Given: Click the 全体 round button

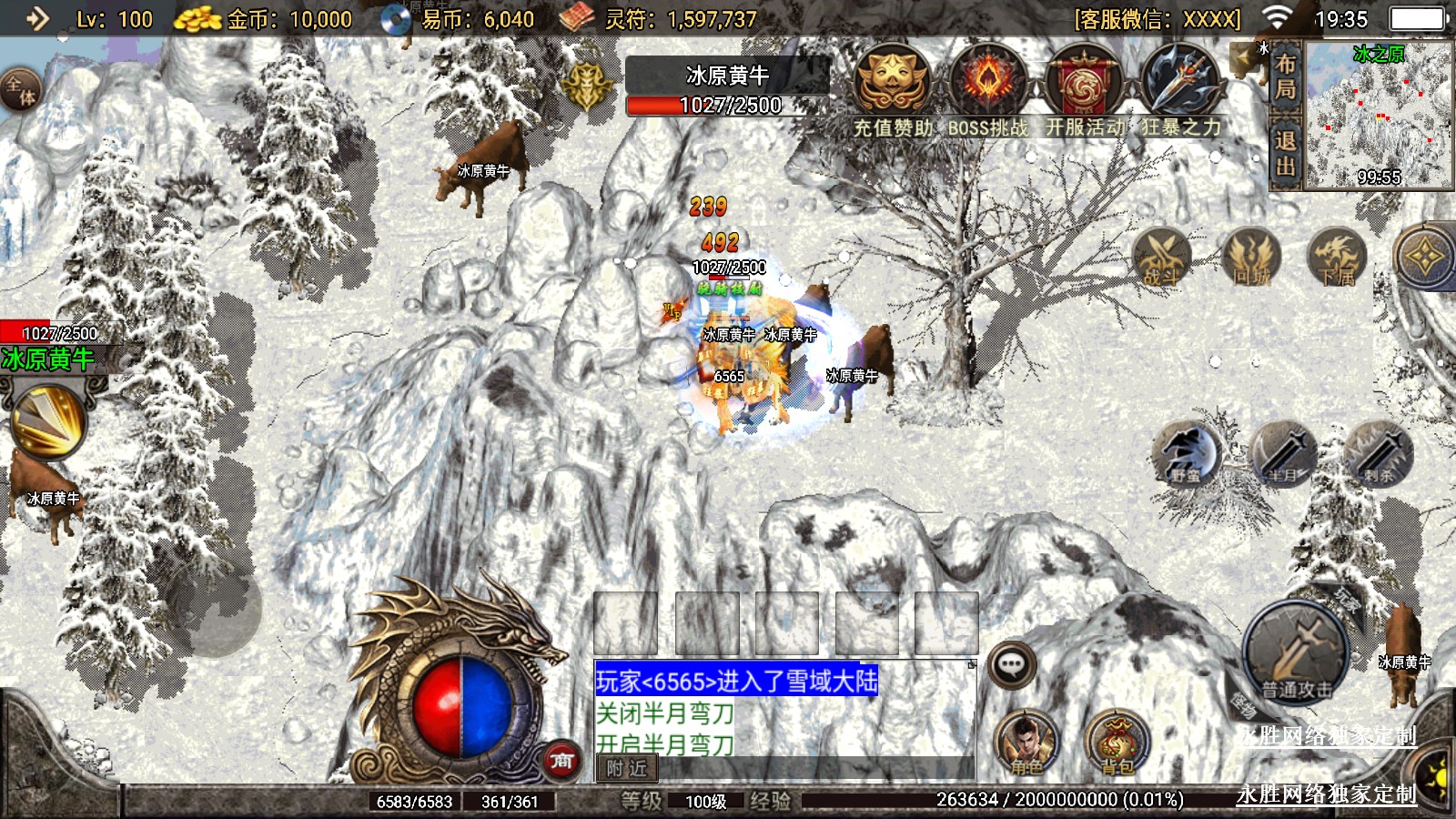Looking at the screenshot, I should [x=20, y=89].
